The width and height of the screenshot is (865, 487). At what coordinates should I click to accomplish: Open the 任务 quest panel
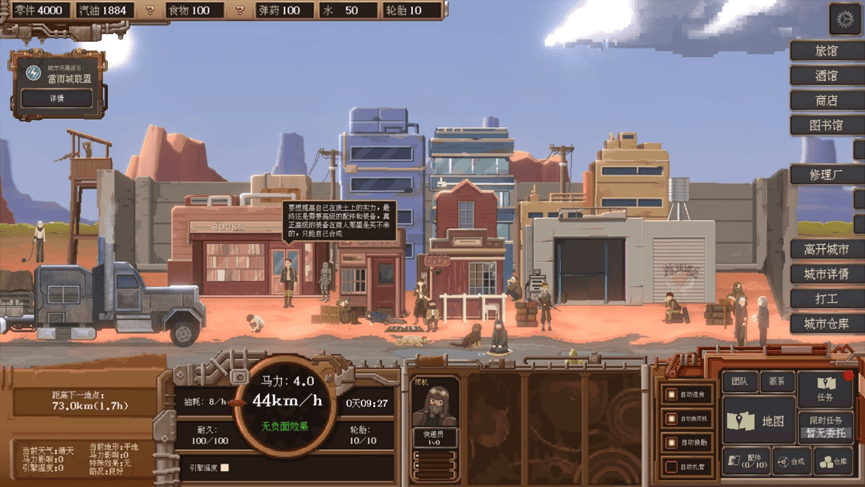click(825, 389)
